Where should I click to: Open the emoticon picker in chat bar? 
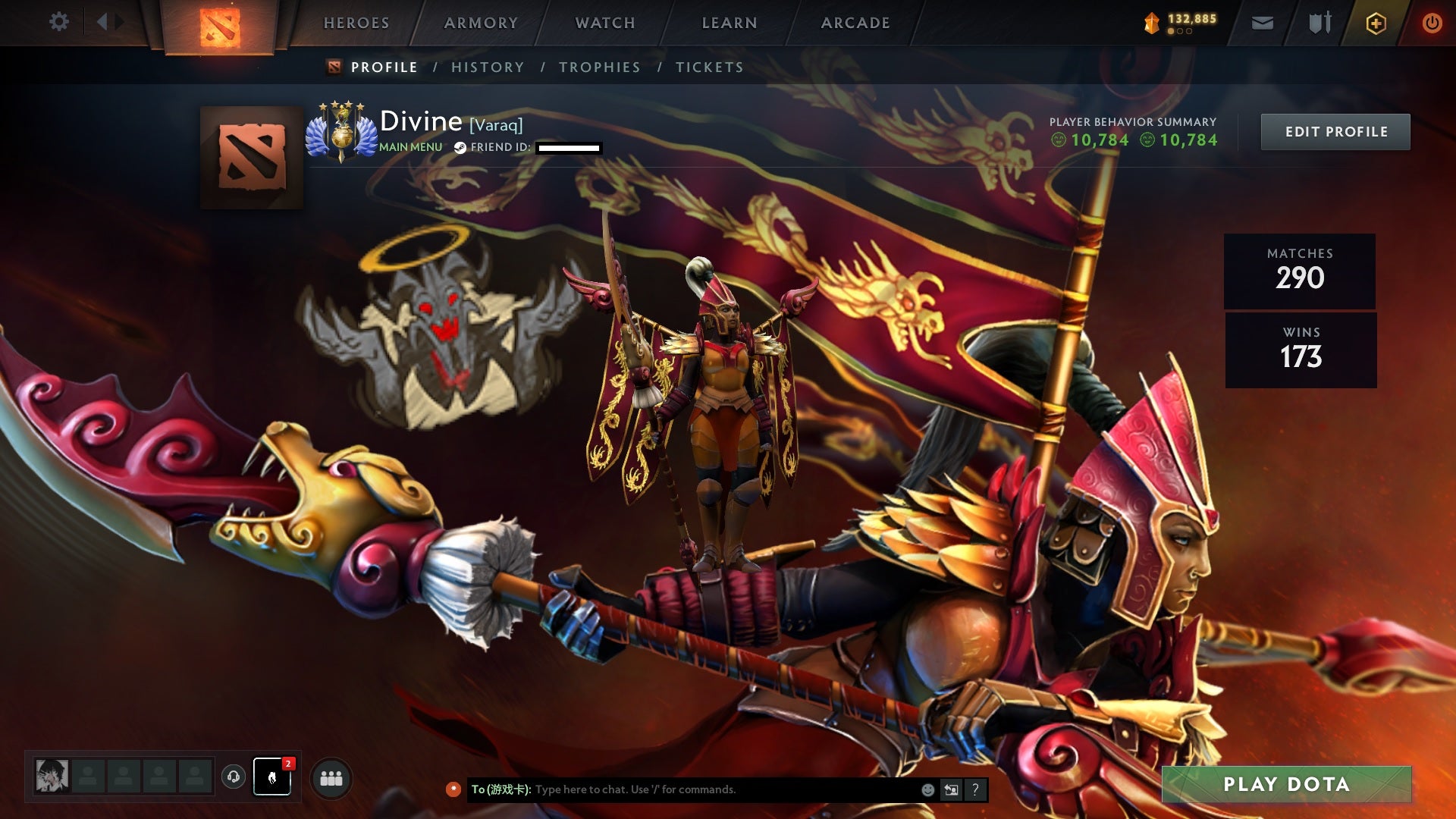pos(927,789)
